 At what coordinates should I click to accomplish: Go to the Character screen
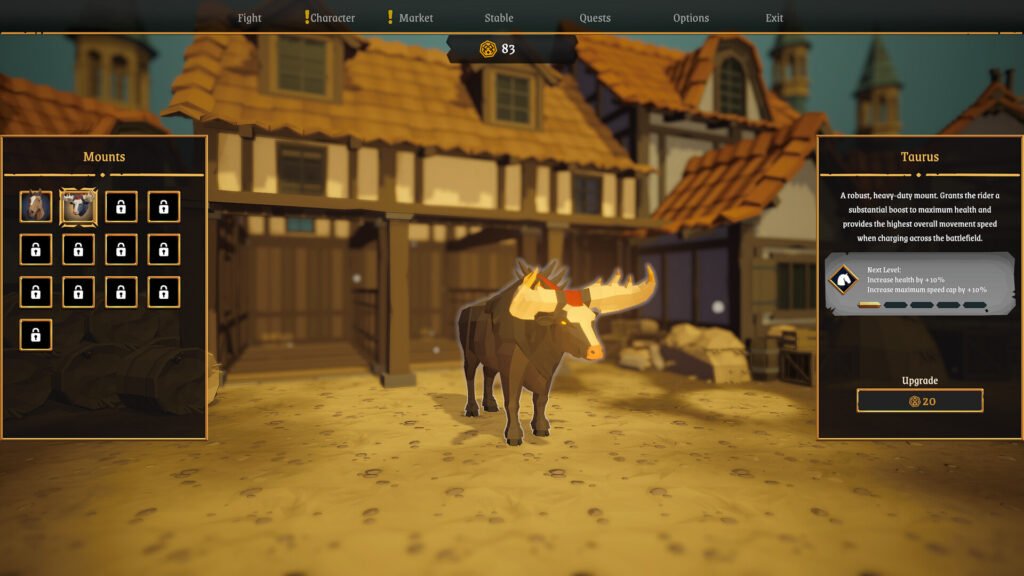point(332,18)
